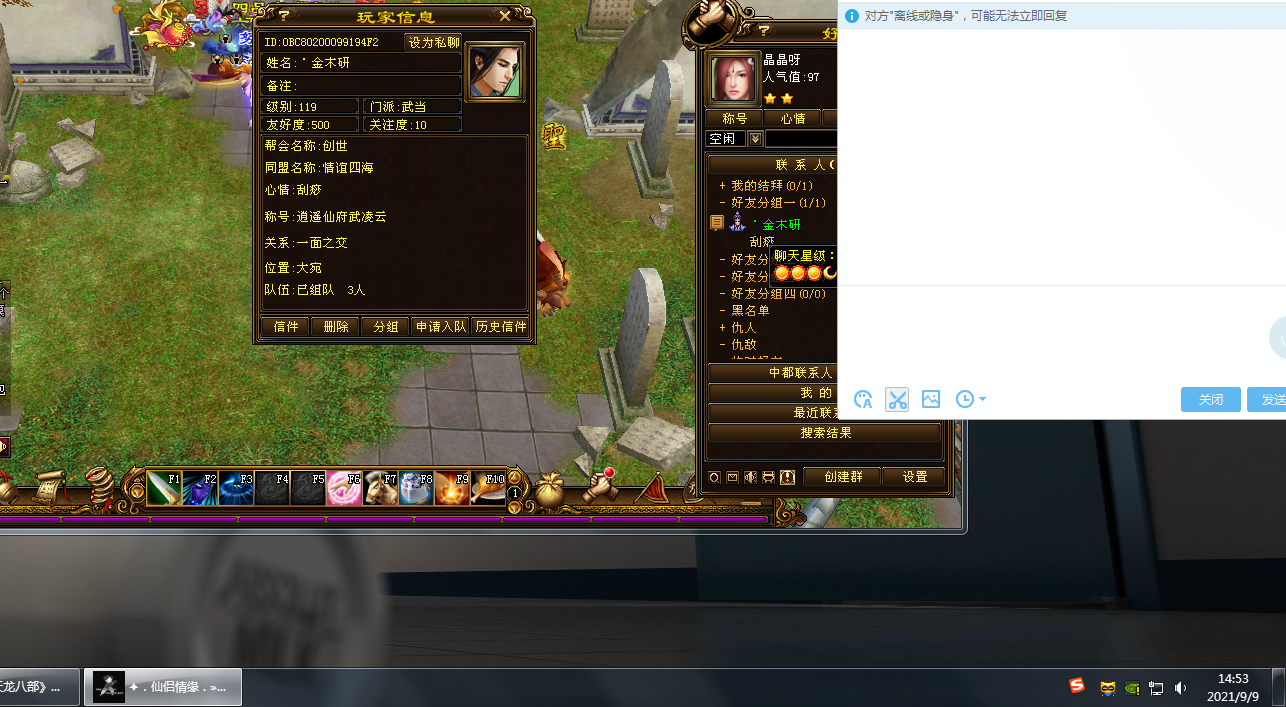
Task: Send mail with the 信件 button
Action: pyautogui.click(x=285, y=327)
